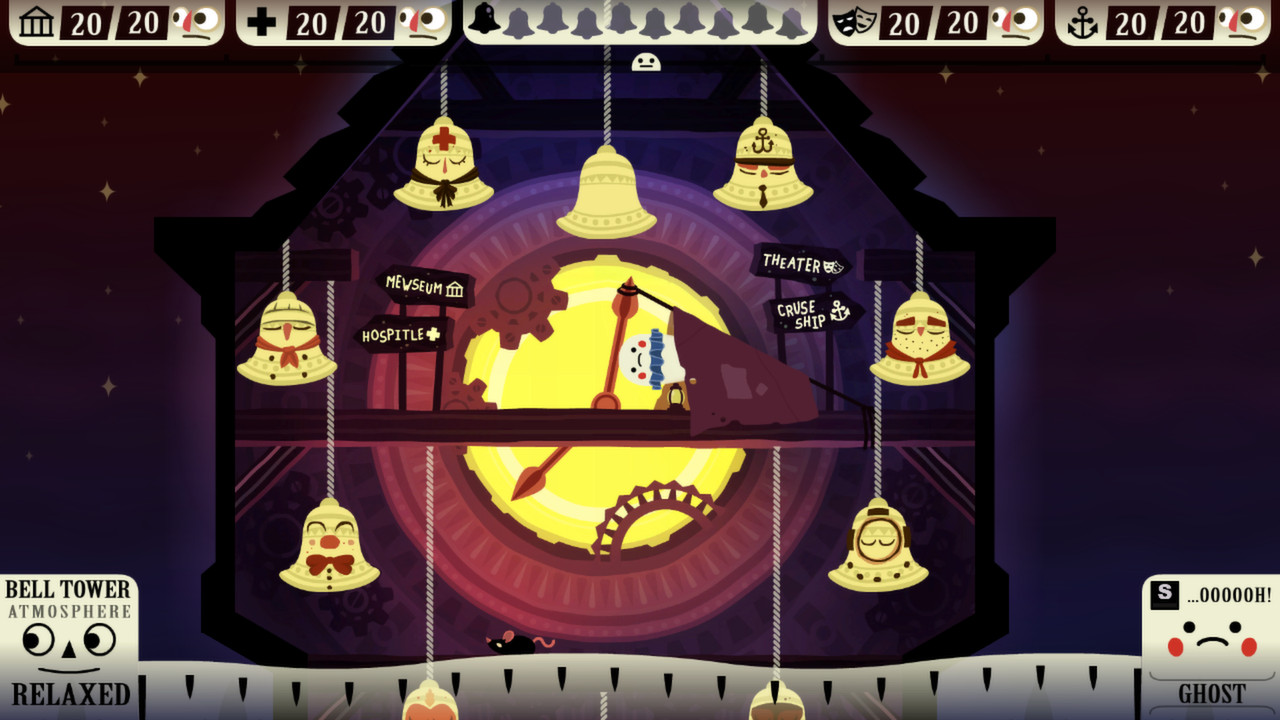
Task: Click the mouse scurrying along the bottom ledge
Action: pyautogui.click(x=512, y=646)
